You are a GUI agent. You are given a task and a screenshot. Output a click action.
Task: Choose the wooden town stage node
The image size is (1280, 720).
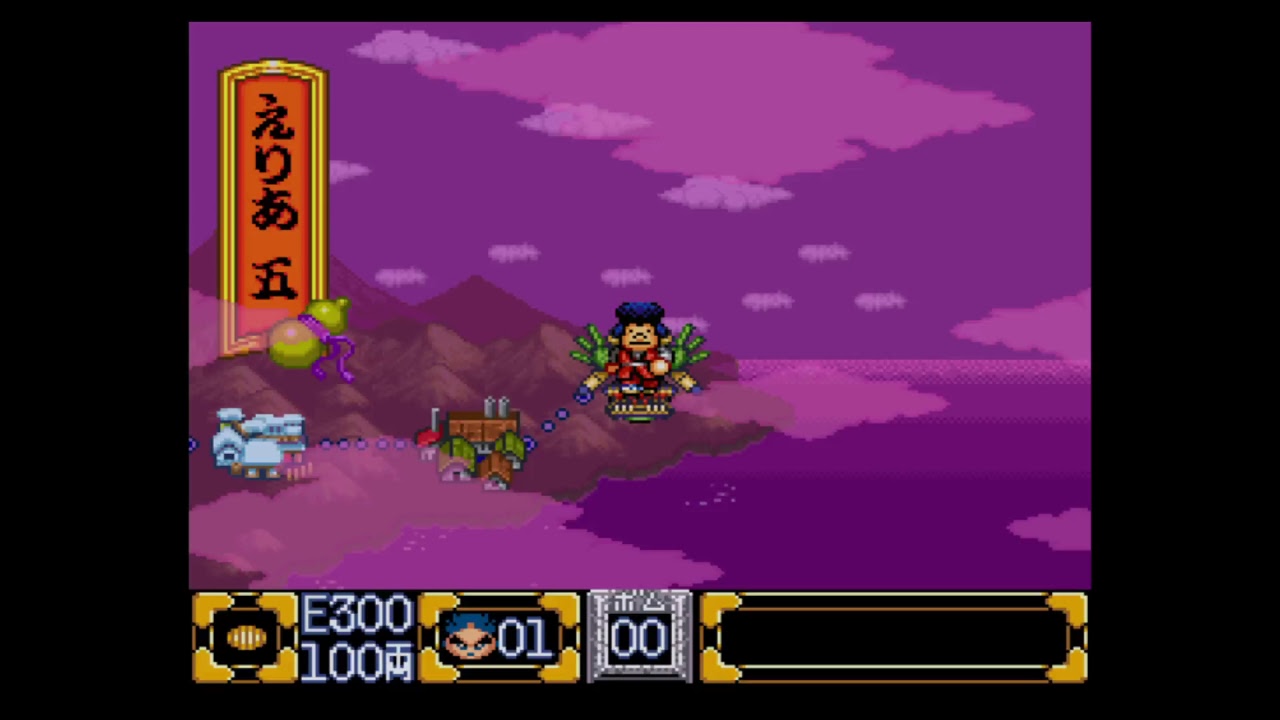point(482,447)
